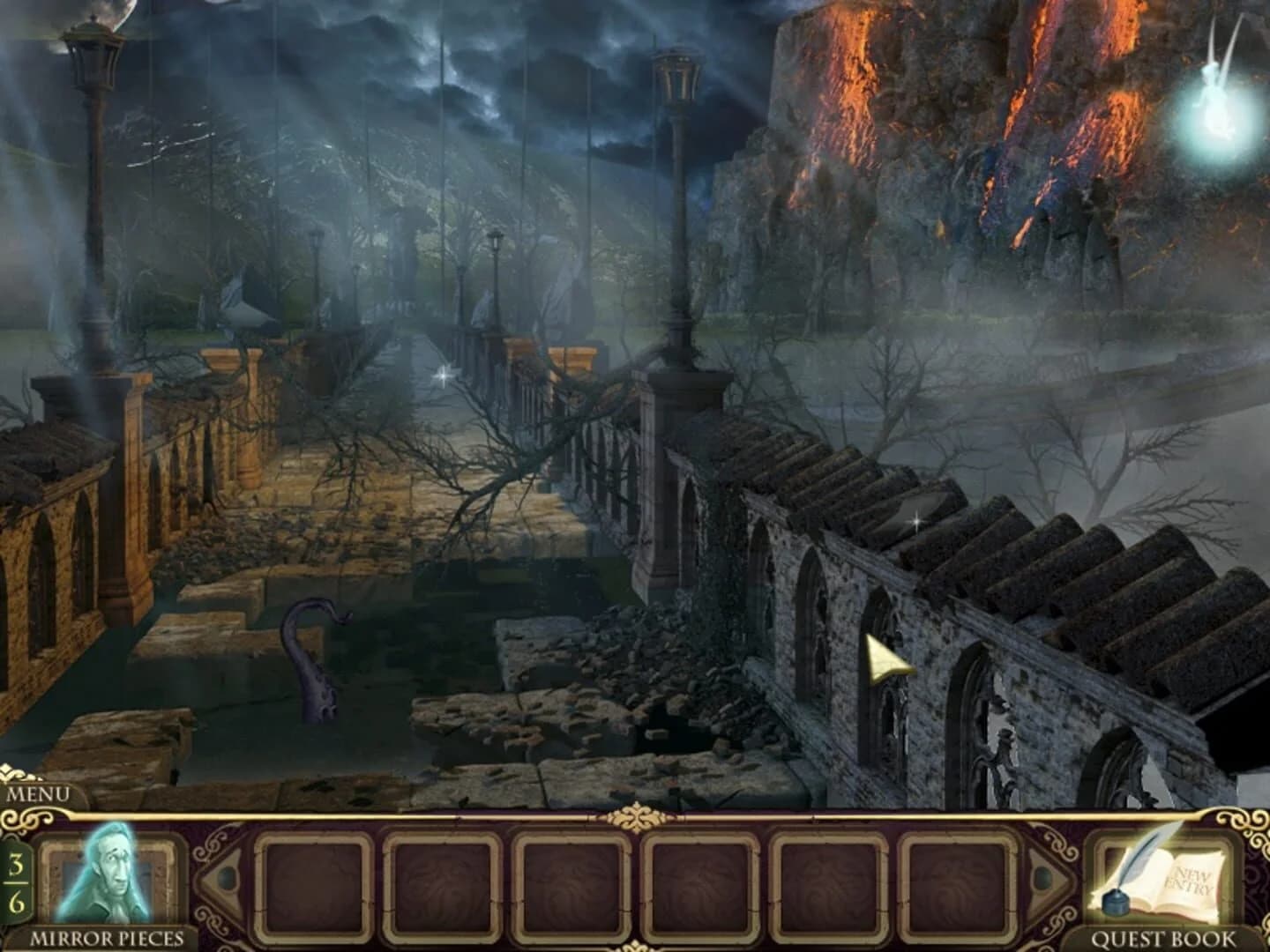Click the Mirror Pieces 3/6 counter plaque

pyautogui.click(x=15, y=877)
